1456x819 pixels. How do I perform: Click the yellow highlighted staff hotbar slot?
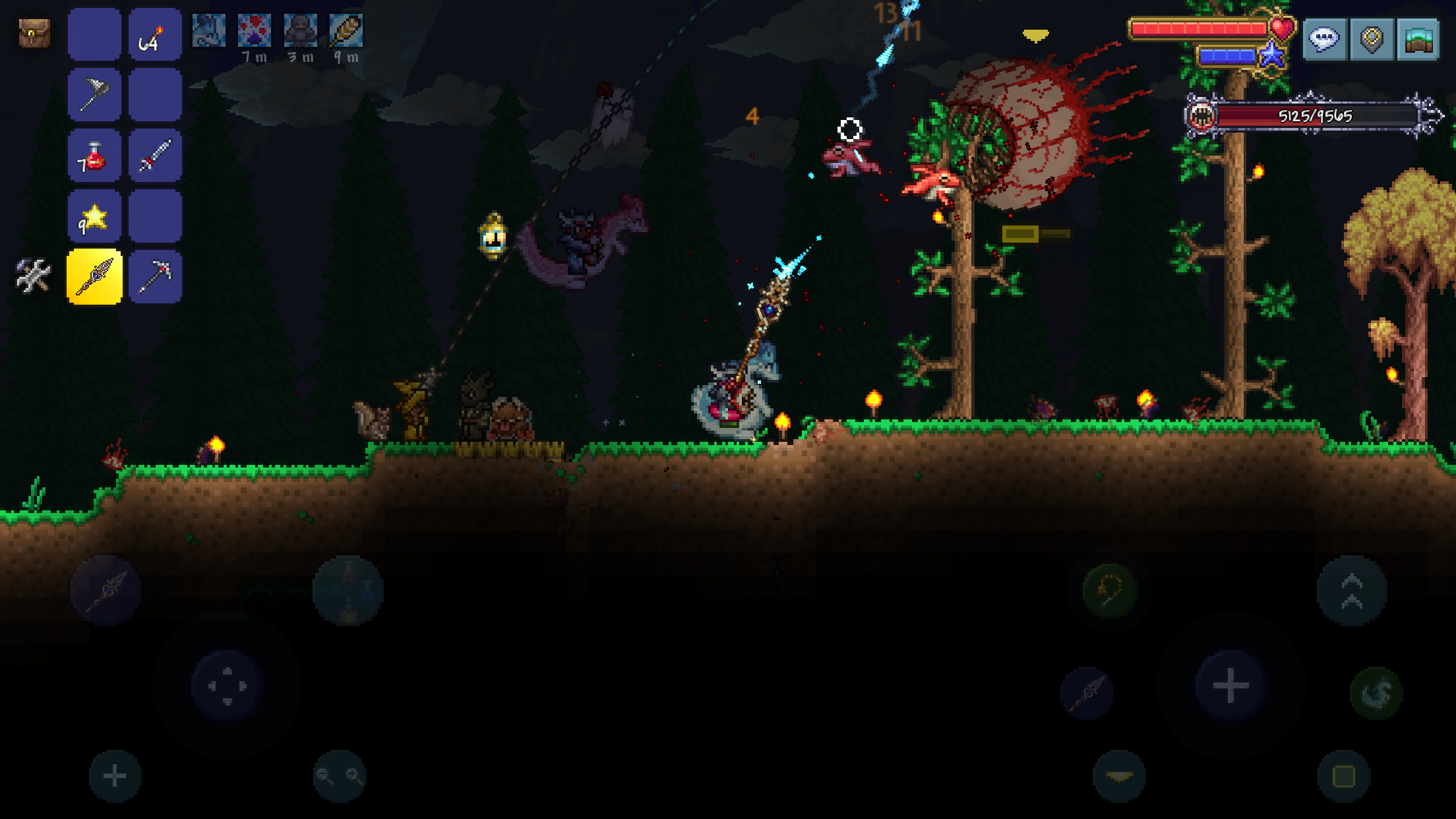pos(94,277)
